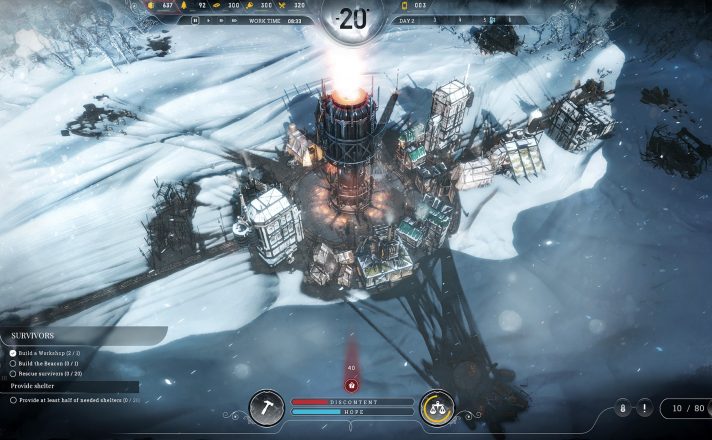The image size is (712, 440).
Task: Open the Book of Laws scales button
Action: coord(437,407)
